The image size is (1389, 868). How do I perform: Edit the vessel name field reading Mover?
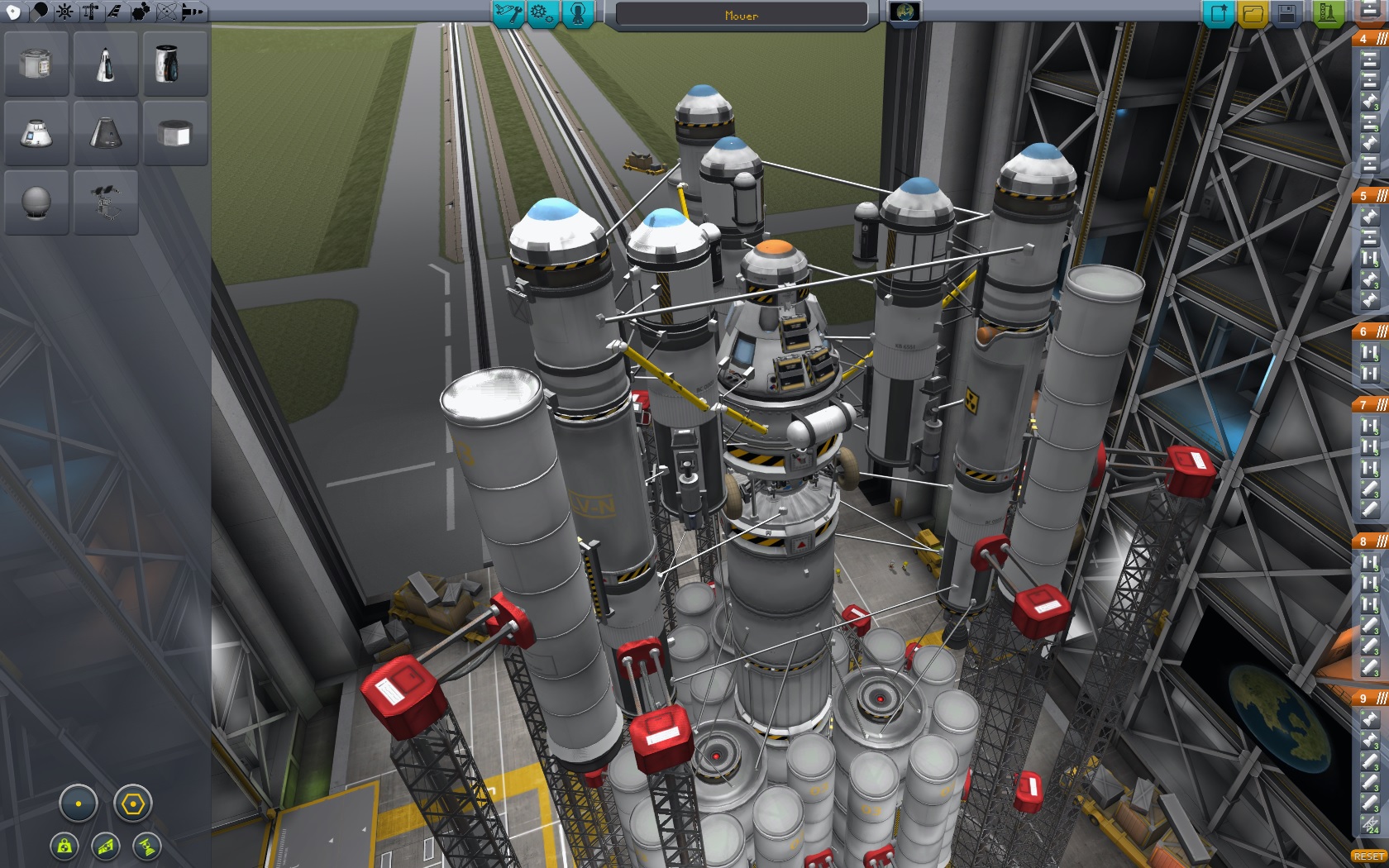point(741,15)
